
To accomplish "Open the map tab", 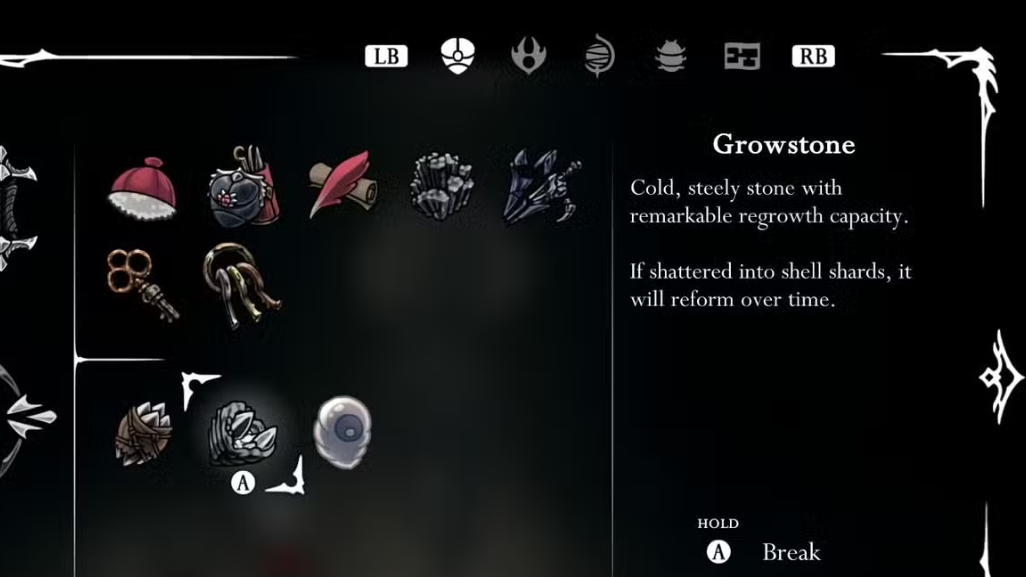I will point(742,56).
